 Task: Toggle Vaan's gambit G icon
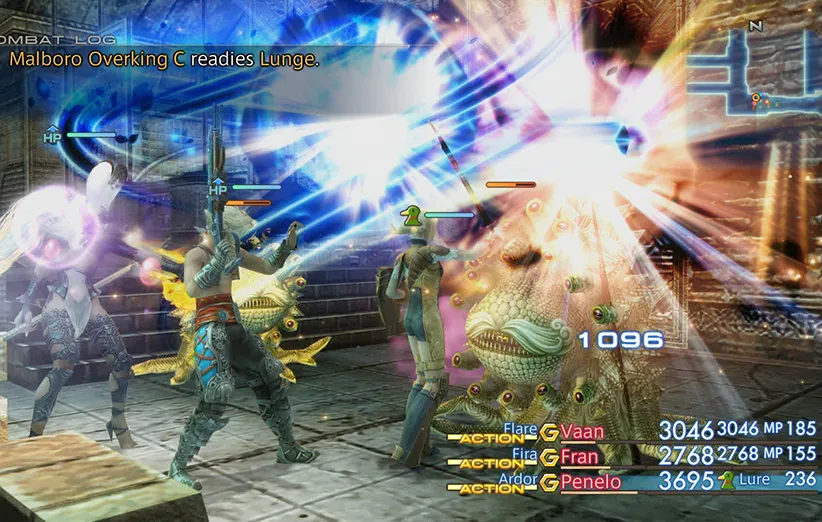pyautogui.click(x=548, y=432)
